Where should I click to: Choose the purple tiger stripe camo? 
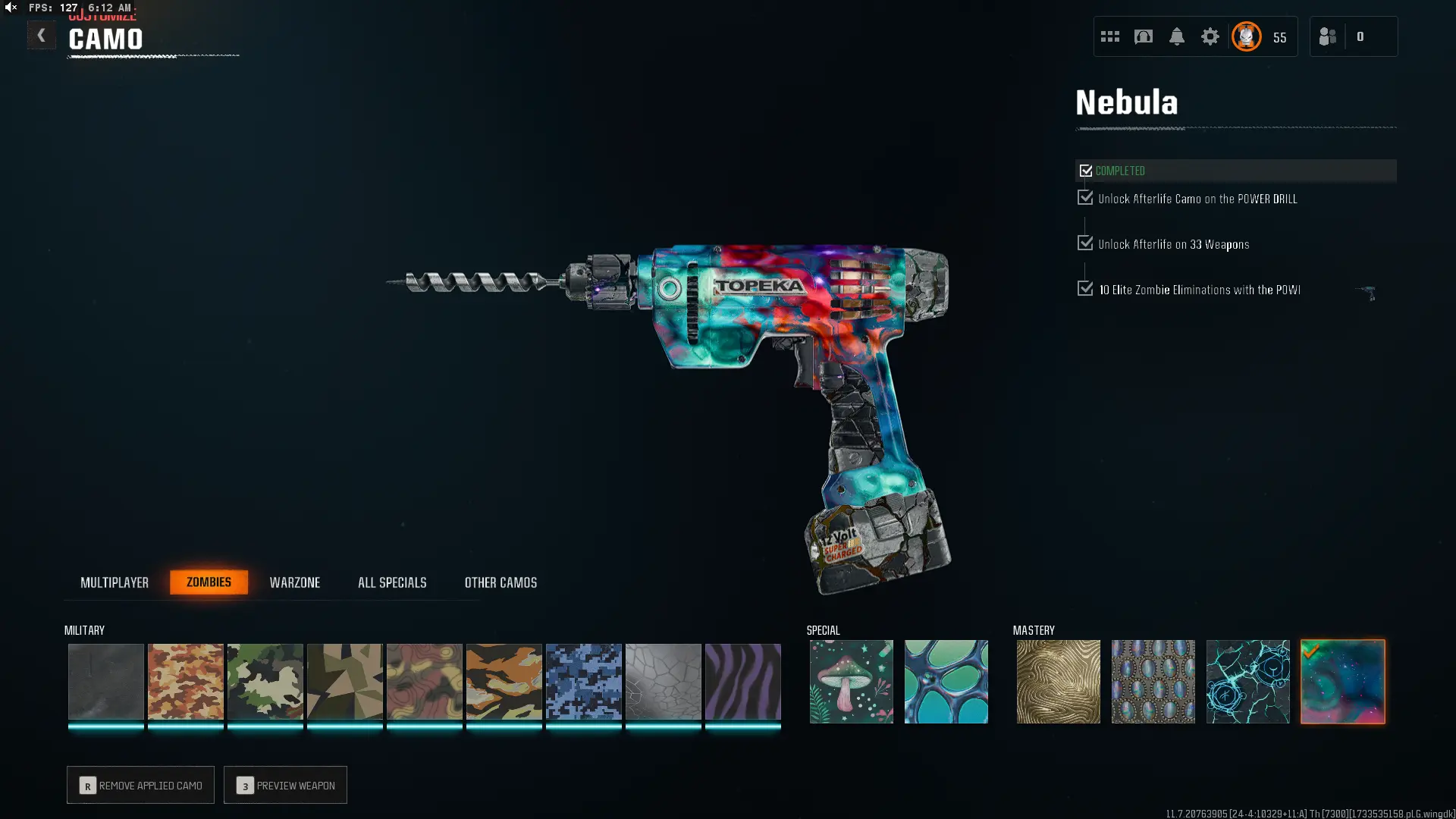click(743, 681)
